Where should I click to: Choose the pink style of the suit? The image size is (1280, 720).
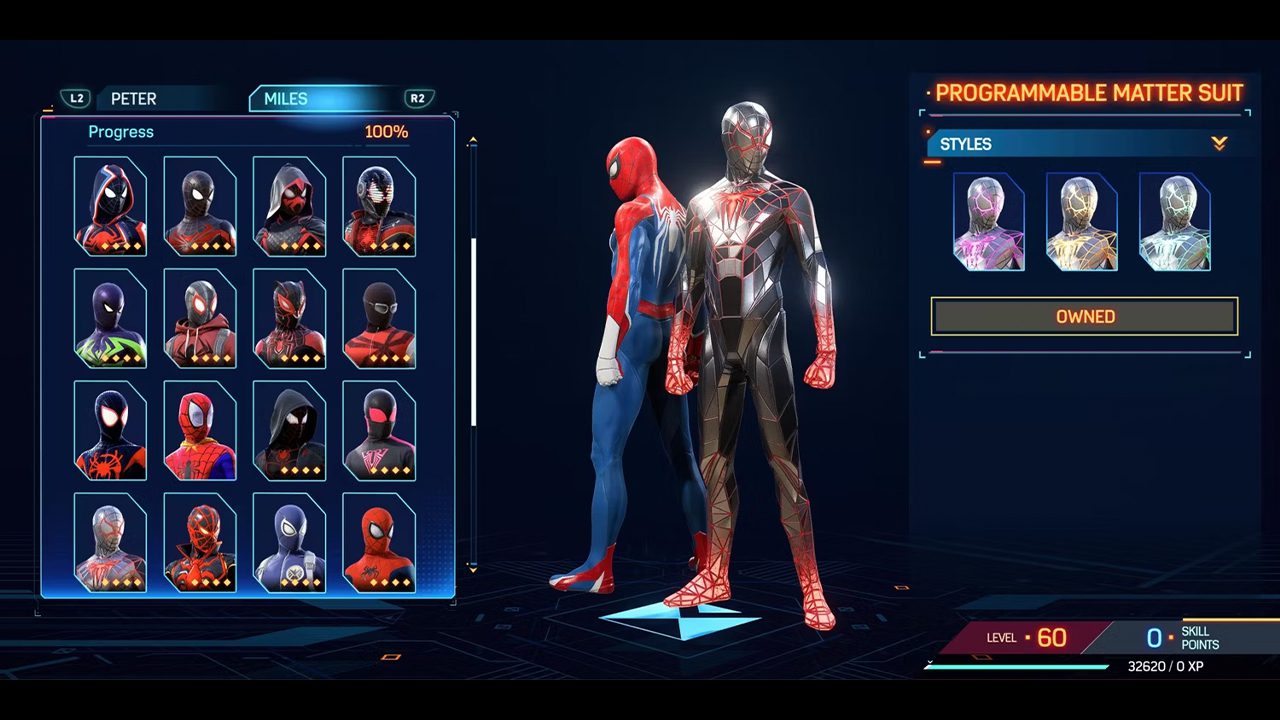988,222
